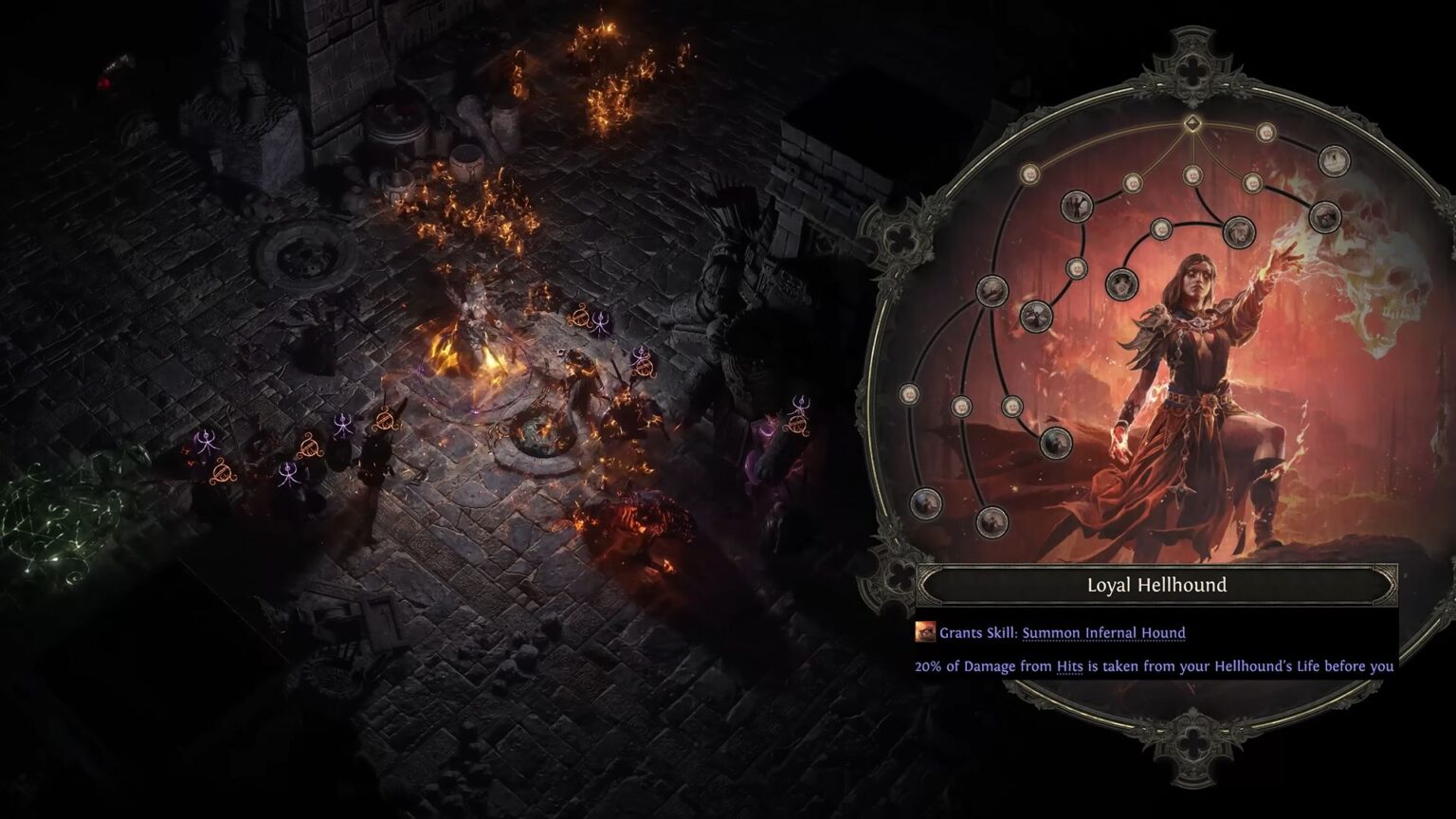1456x819 pixels.
Task: Open the notable node at the bottom center of the circle
Action: click(x=992, y=521)
